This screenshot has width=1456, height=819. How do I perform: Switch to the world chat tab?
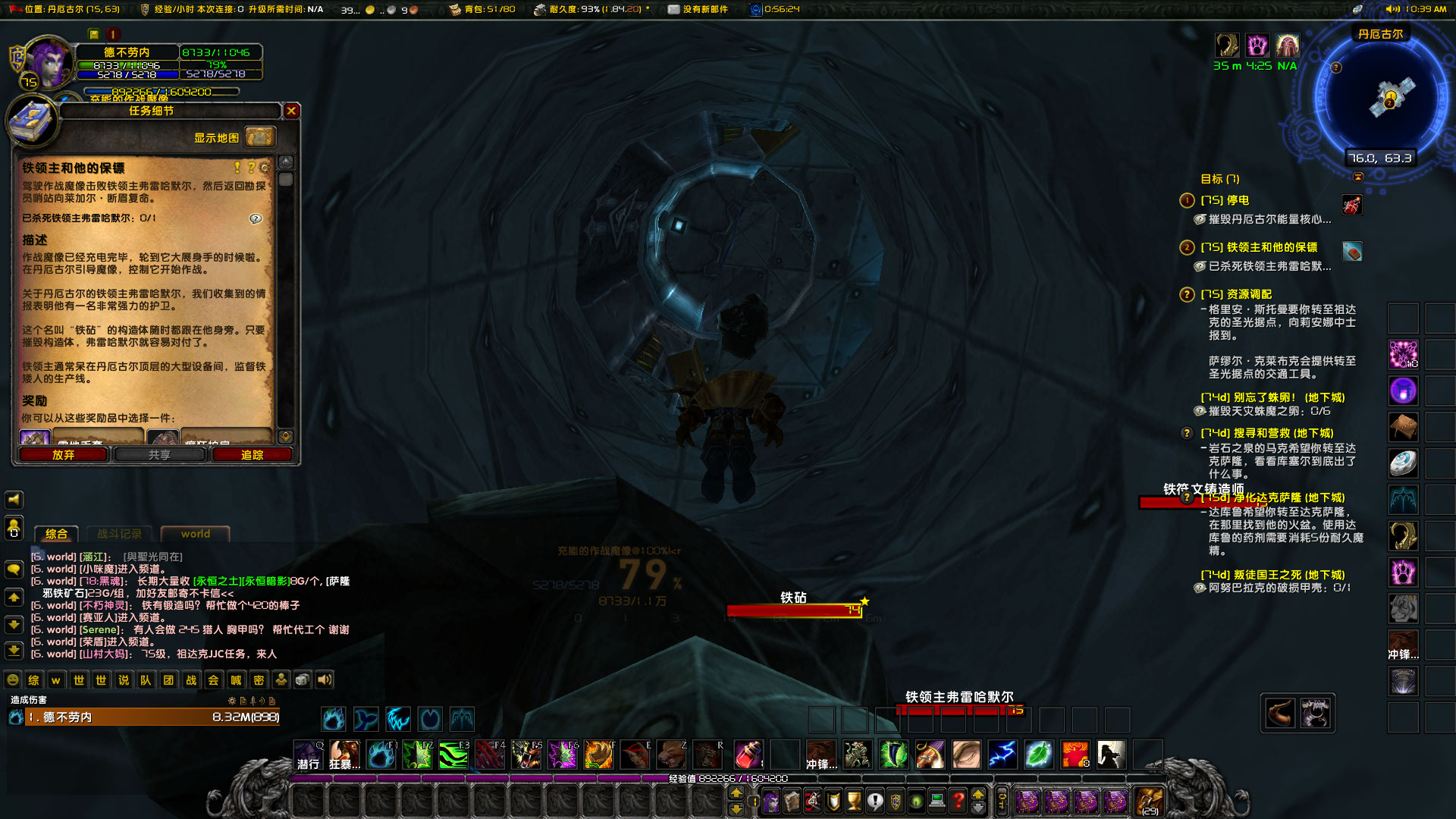click(x=195, y=534)
